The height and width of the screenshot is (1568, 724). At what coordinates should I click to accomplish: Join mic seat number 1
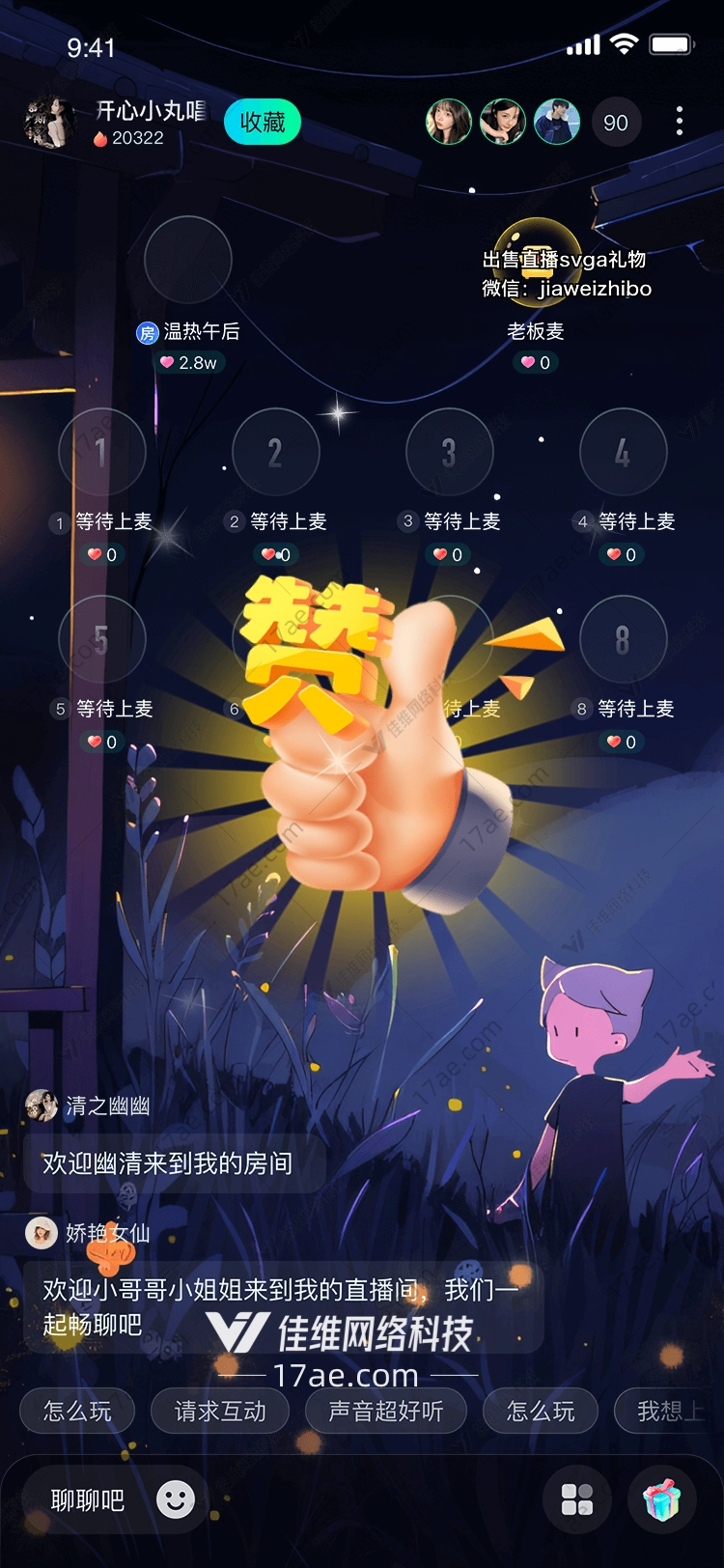(x=101, y=452)
